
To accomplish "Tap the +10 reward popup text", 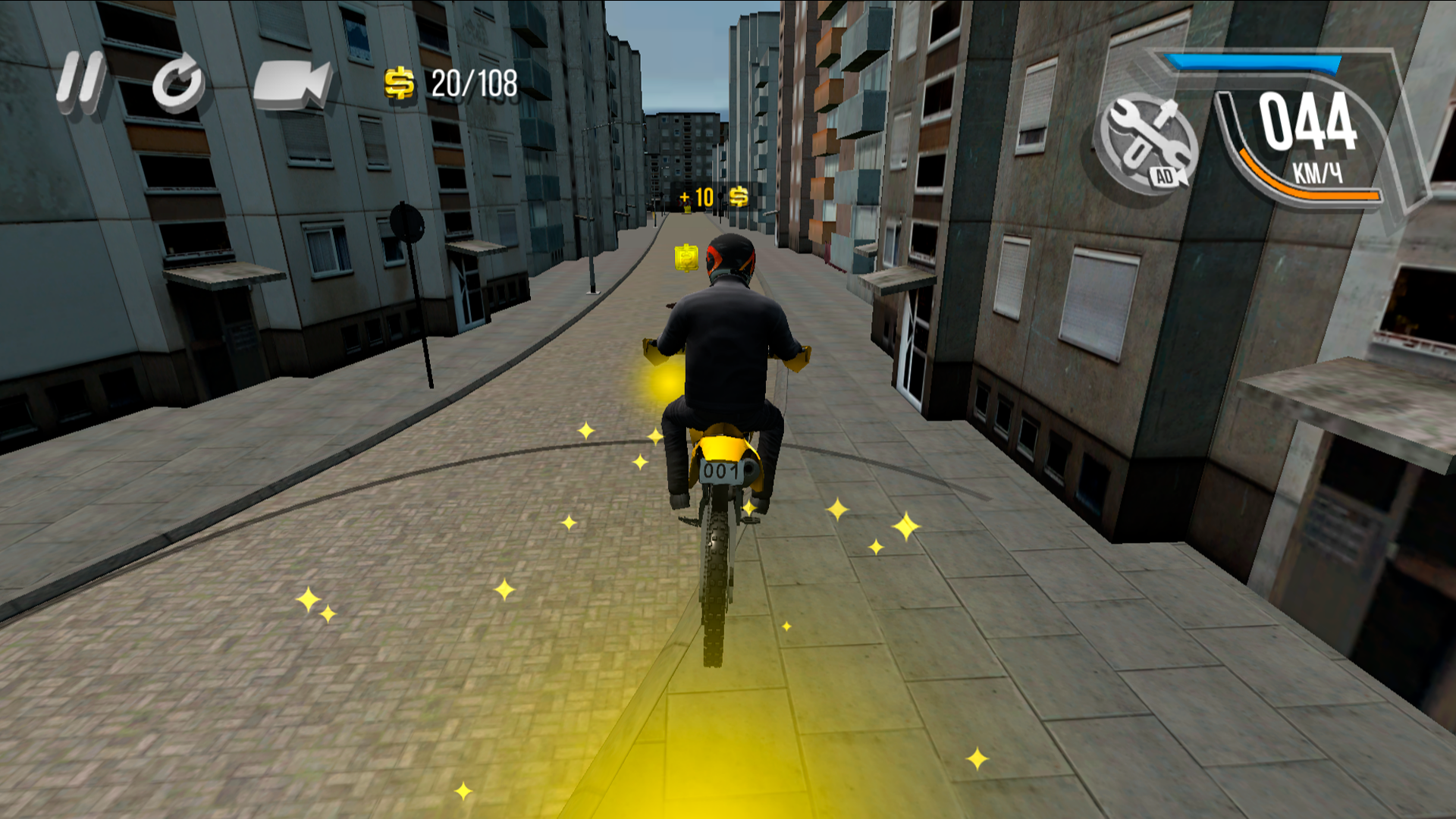I will point(696,196).
